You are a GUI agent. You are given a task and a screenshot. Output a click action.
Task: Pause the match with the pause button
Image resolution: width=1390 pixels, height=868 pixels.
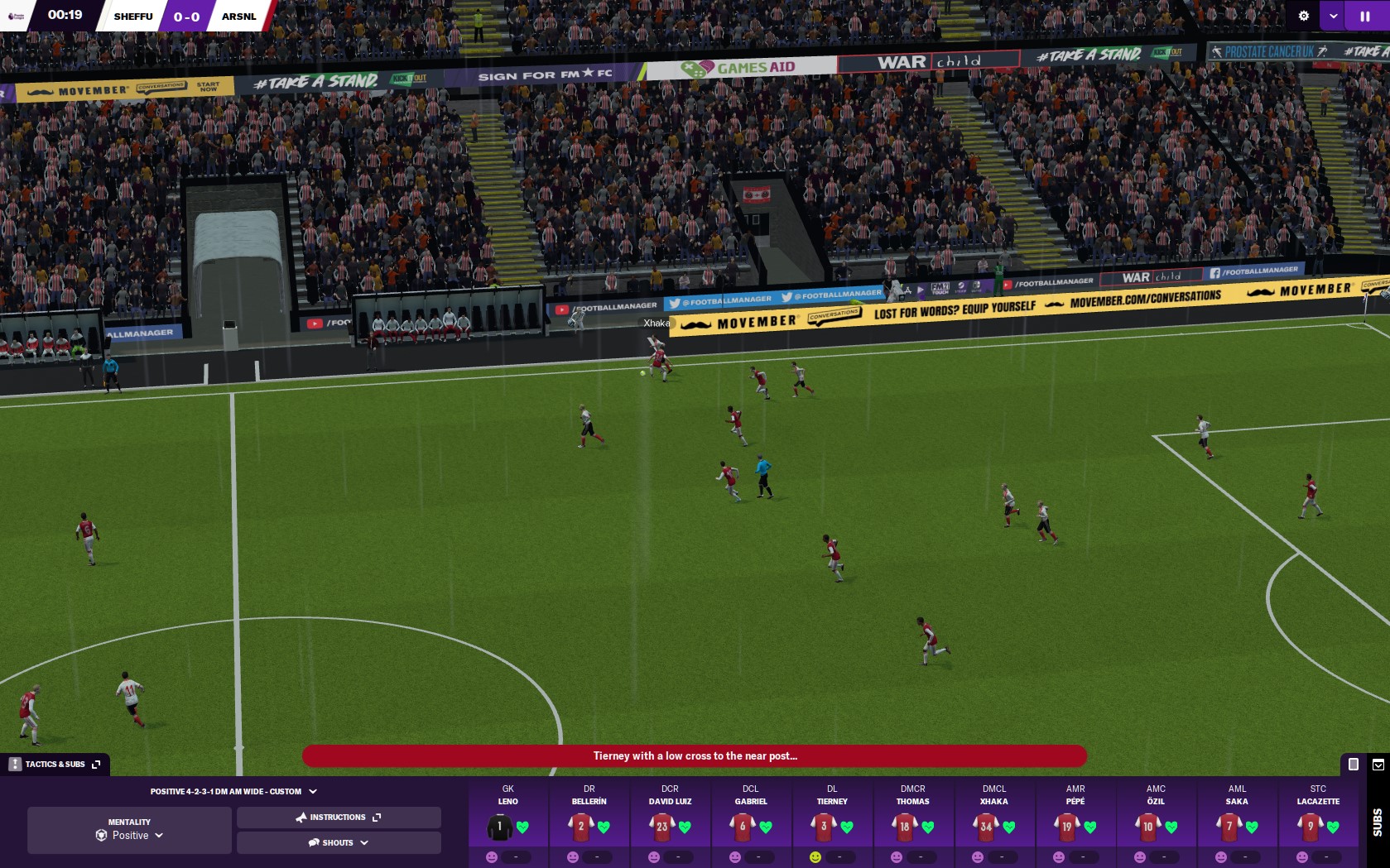[1366, 15]
